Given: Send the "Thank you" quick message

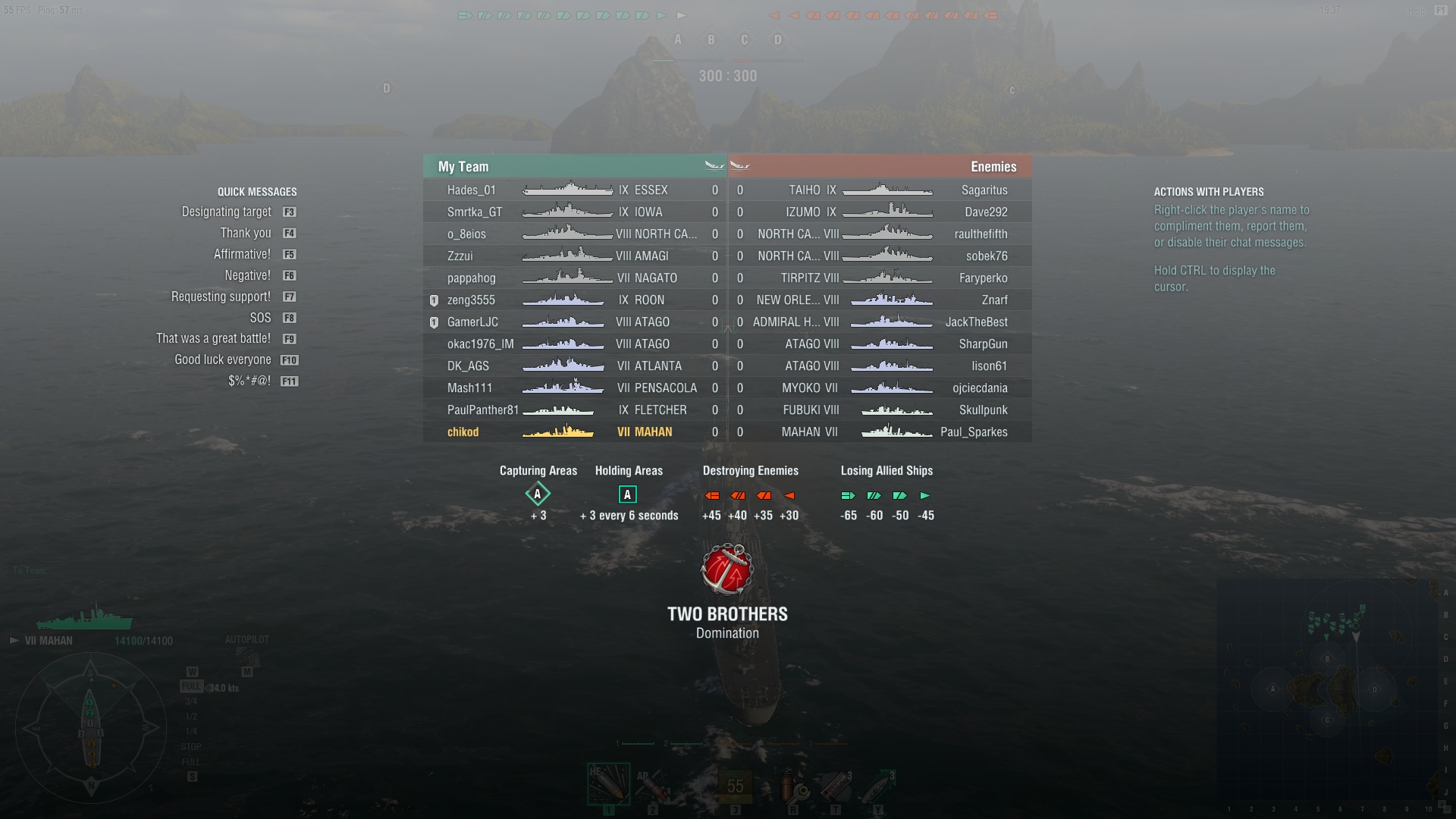Looking at the screenshot, I should [245, 234].
